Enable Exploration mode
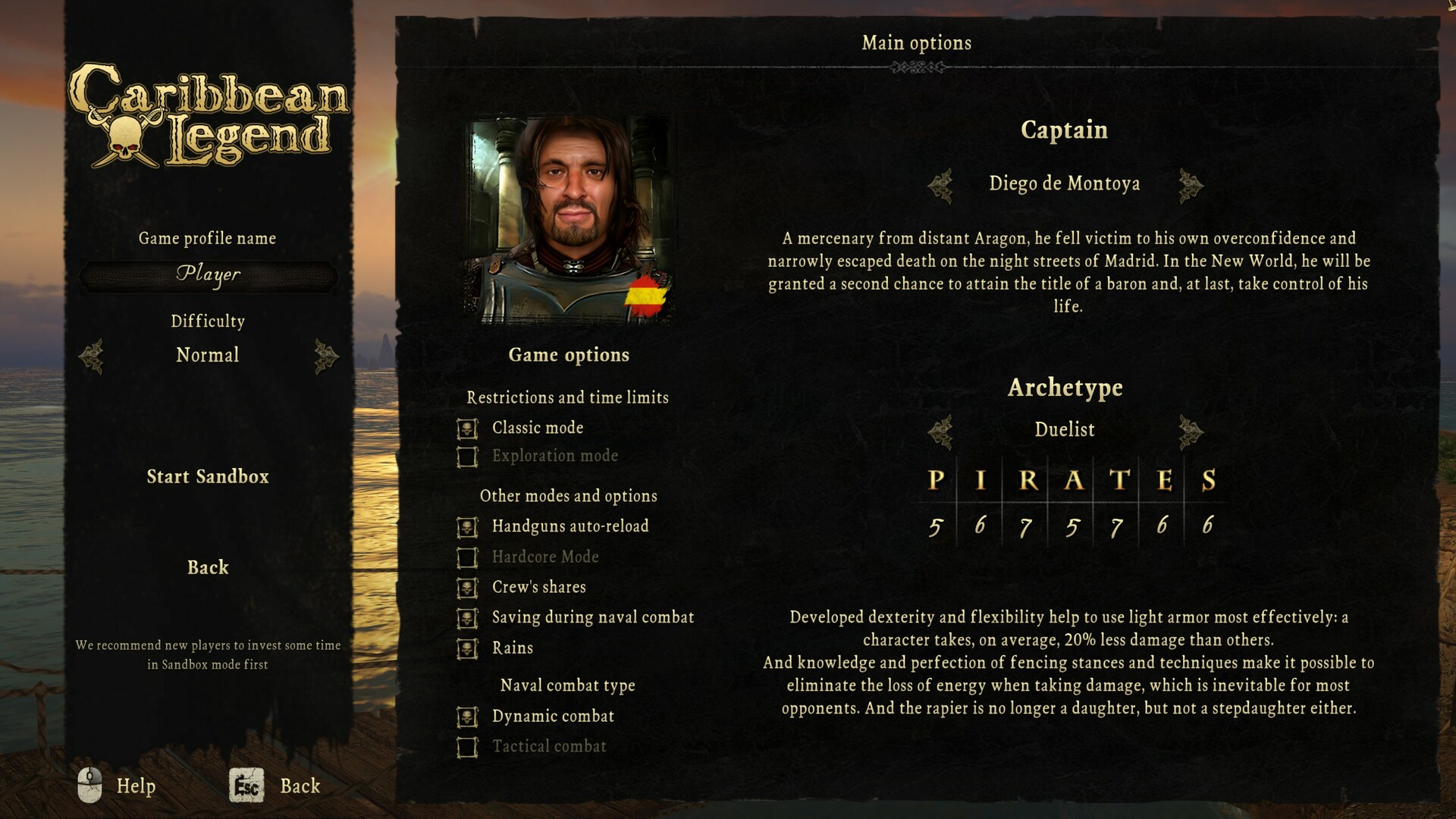Screen dimensions: 1456x819 (x=469, y=455)
